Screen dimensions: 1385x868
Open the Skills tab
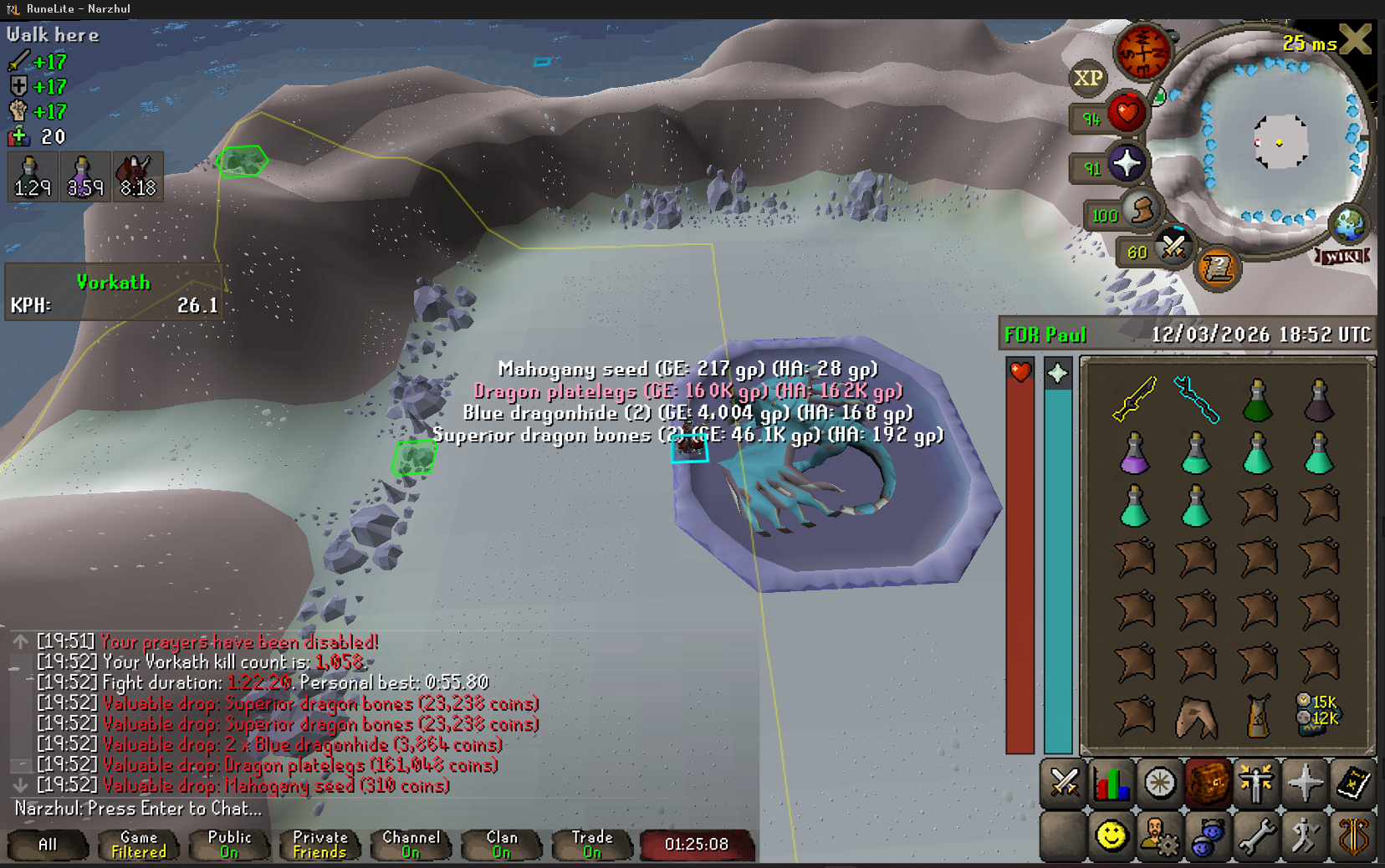point(1112,784)
